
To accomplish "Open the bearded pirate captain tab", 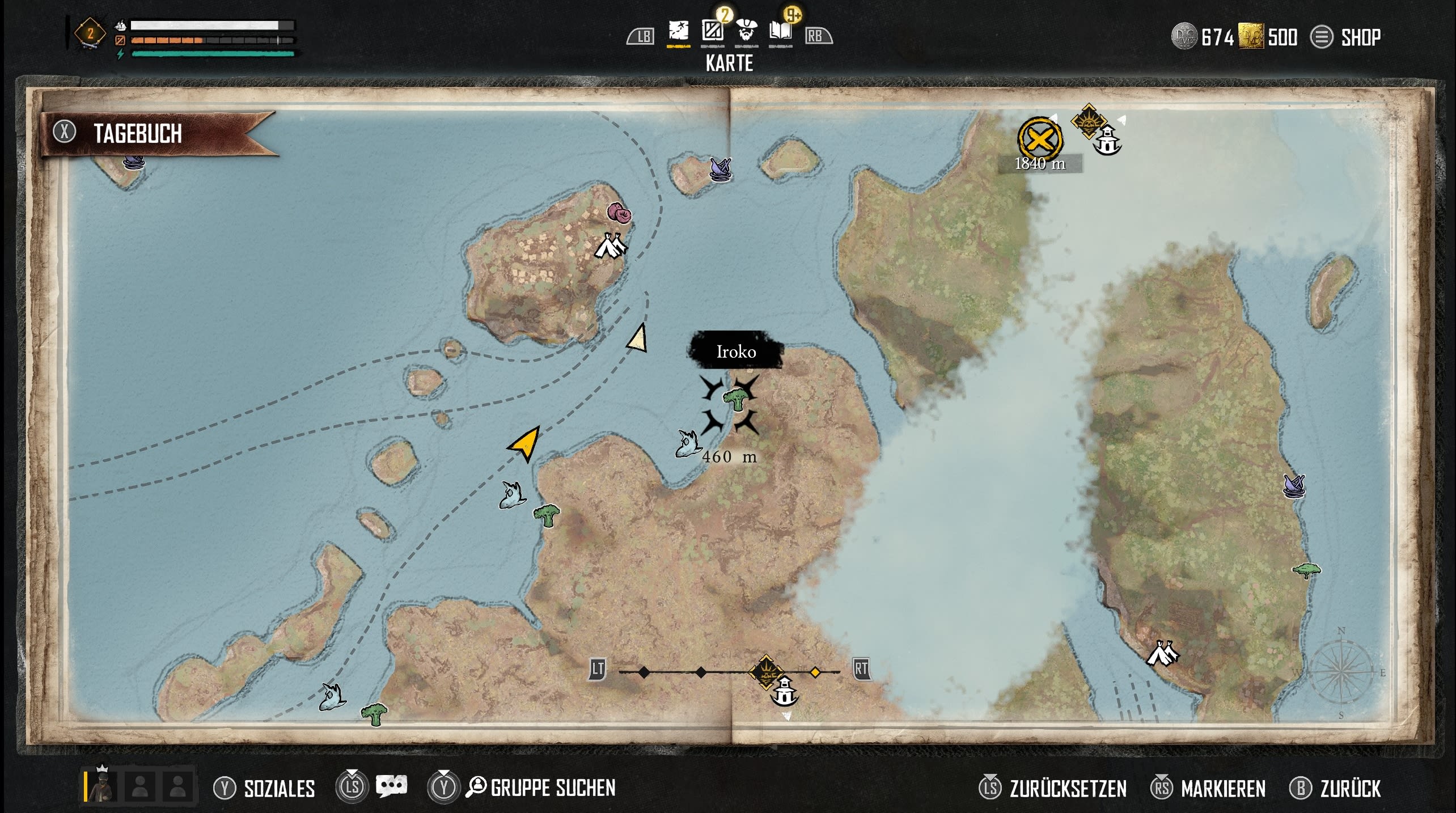I will tap(746, 31).
